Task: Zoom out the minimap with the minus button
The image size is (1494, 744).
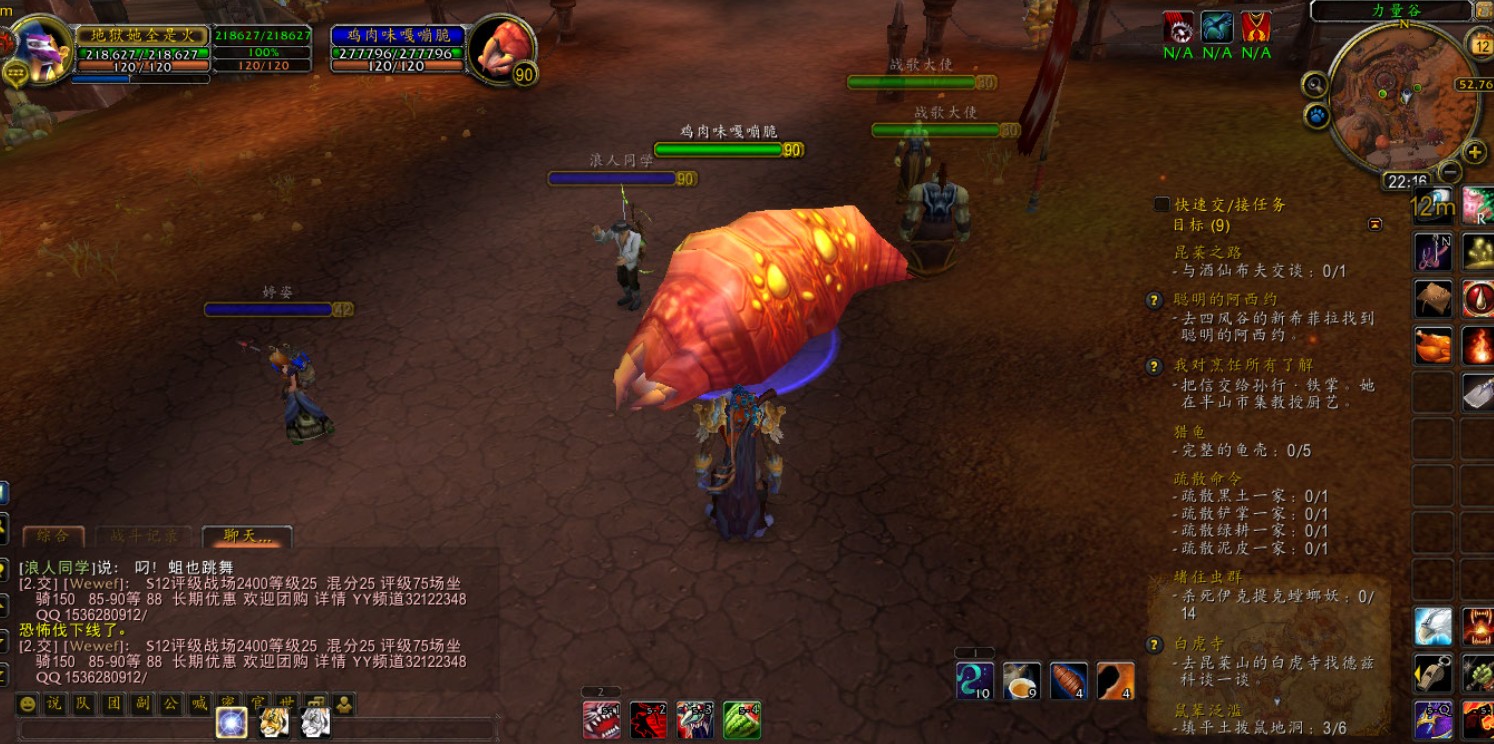Action: point(1449,171)
